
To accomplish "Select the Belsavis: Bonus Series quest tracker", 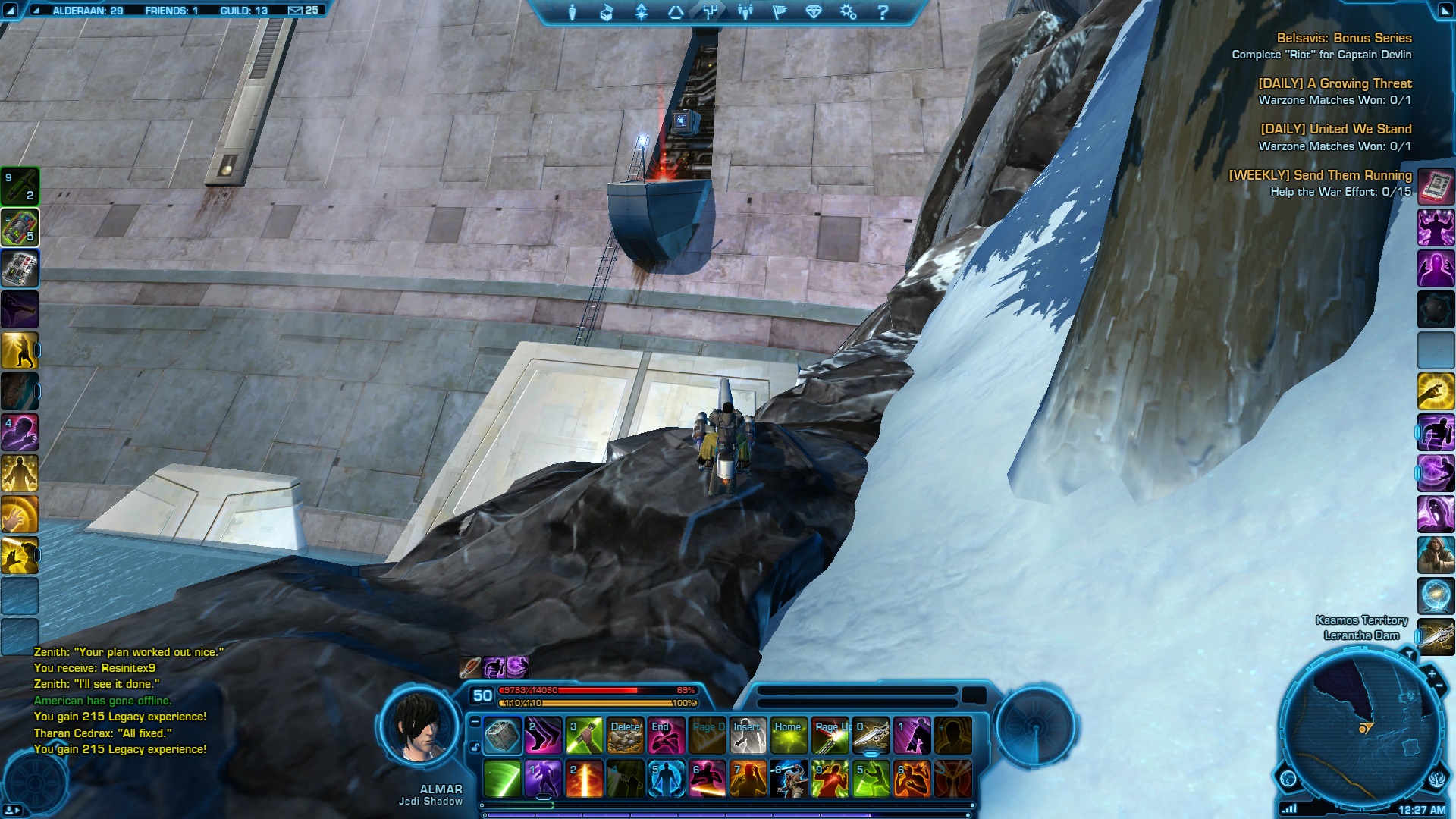I will click(x=1344, y=38).
